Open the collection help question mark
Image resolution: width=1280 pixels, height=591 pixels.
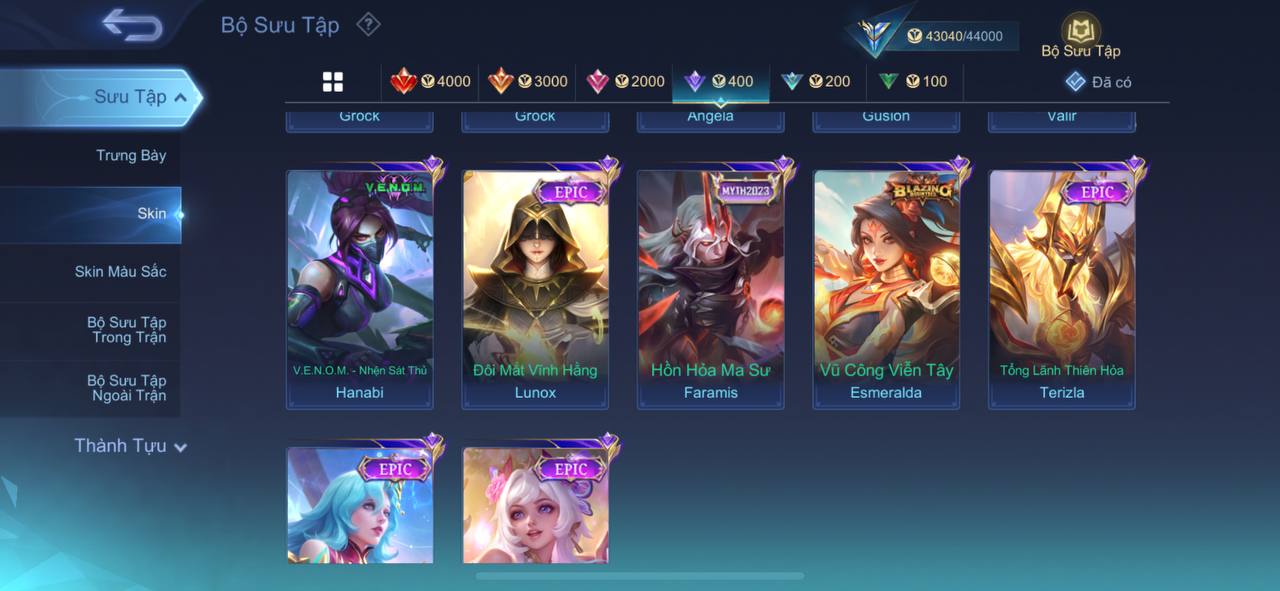(368, 24)
